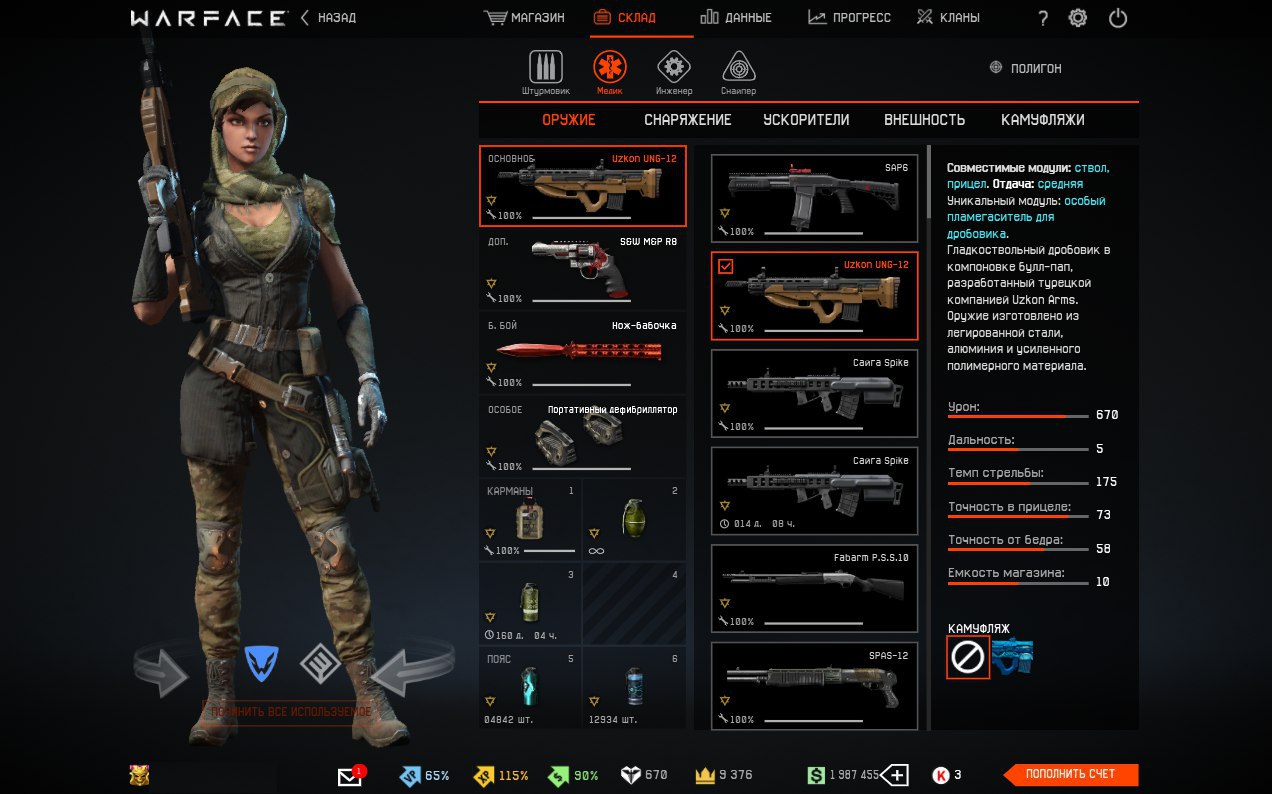Choose the Инженер class
The image size is (1272, 794).
pos(674,72)
